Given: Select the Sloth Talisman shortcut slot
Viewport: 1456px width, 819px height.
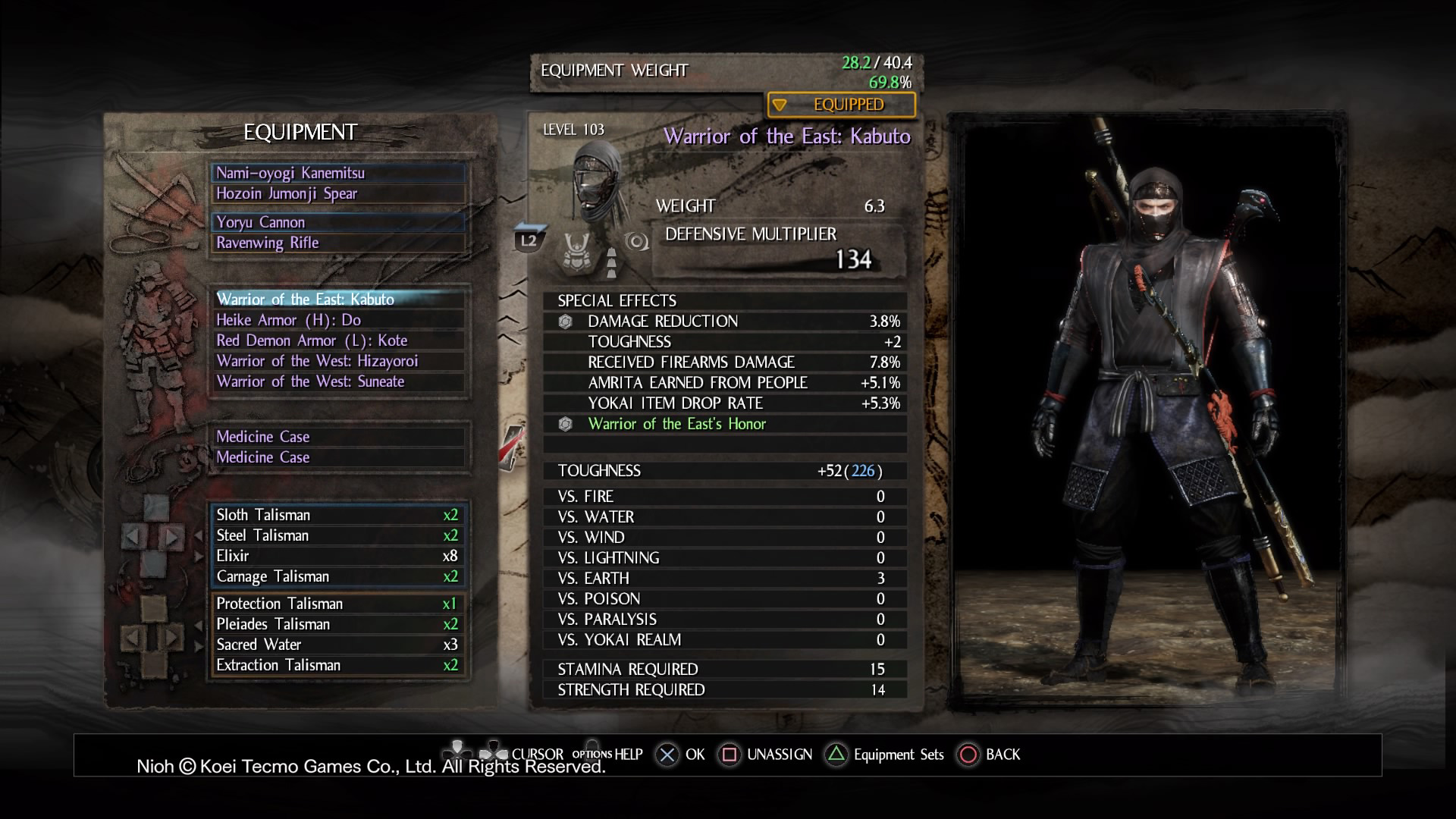Looking at the screenshot, I should coord(338,515).
